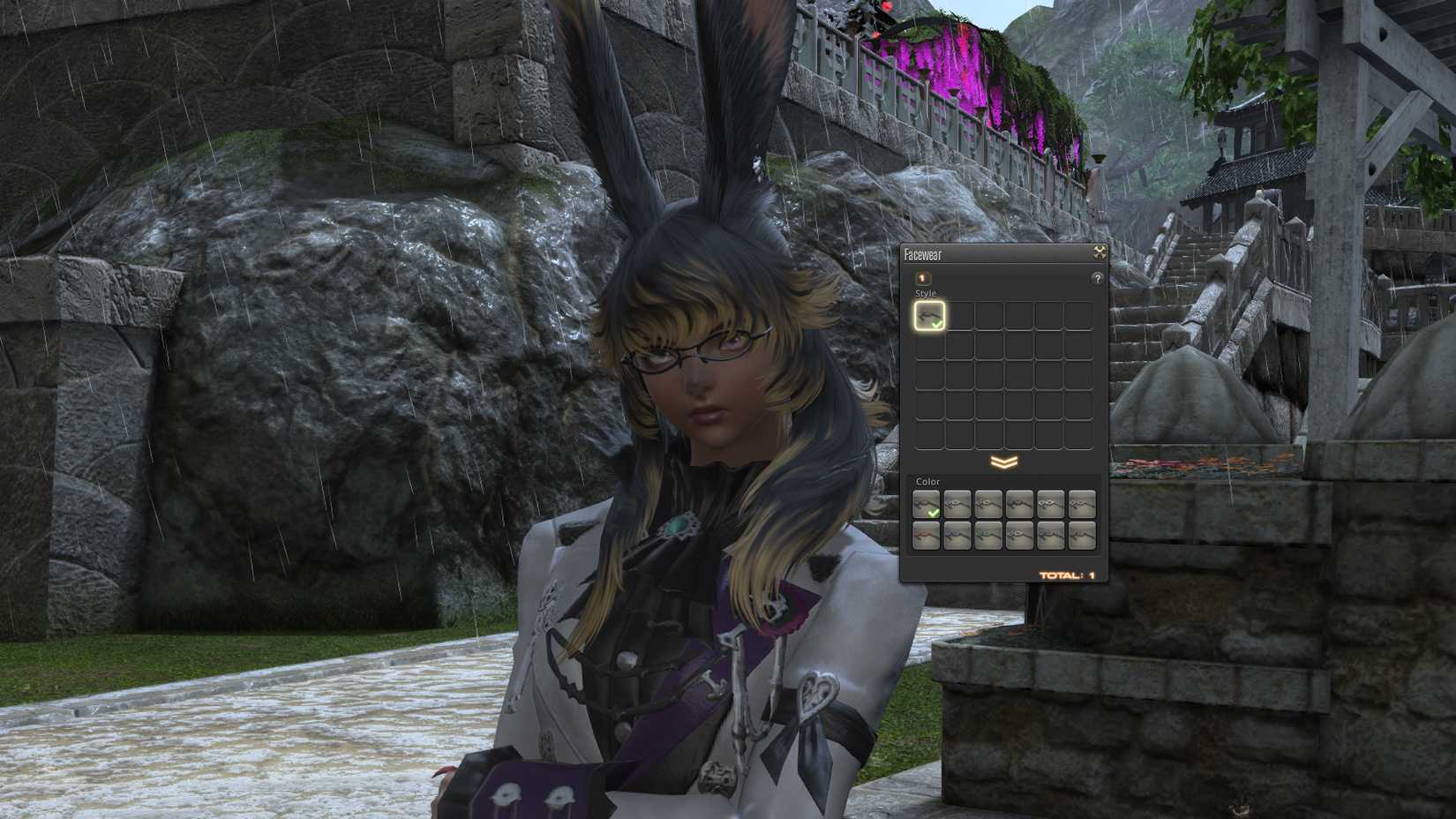Select the green glasses color variant
Image resolution: width=1456 pixels, height=819 pixels.
pyautogui.click(x=988, y=536)
